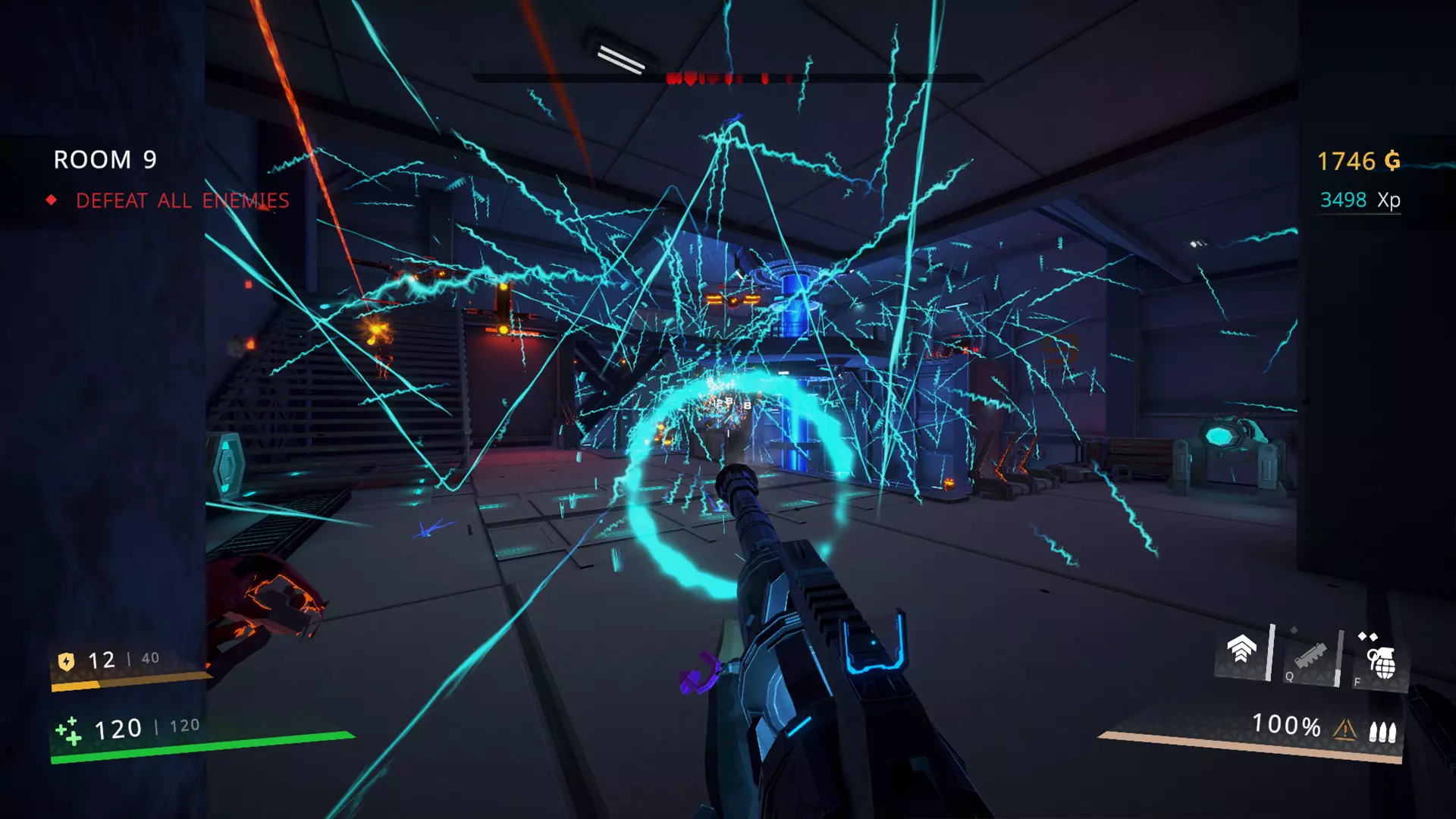This screenshot has width=1456, height=819.
Task: Click the red diamond objective marker
Action: 51,201
